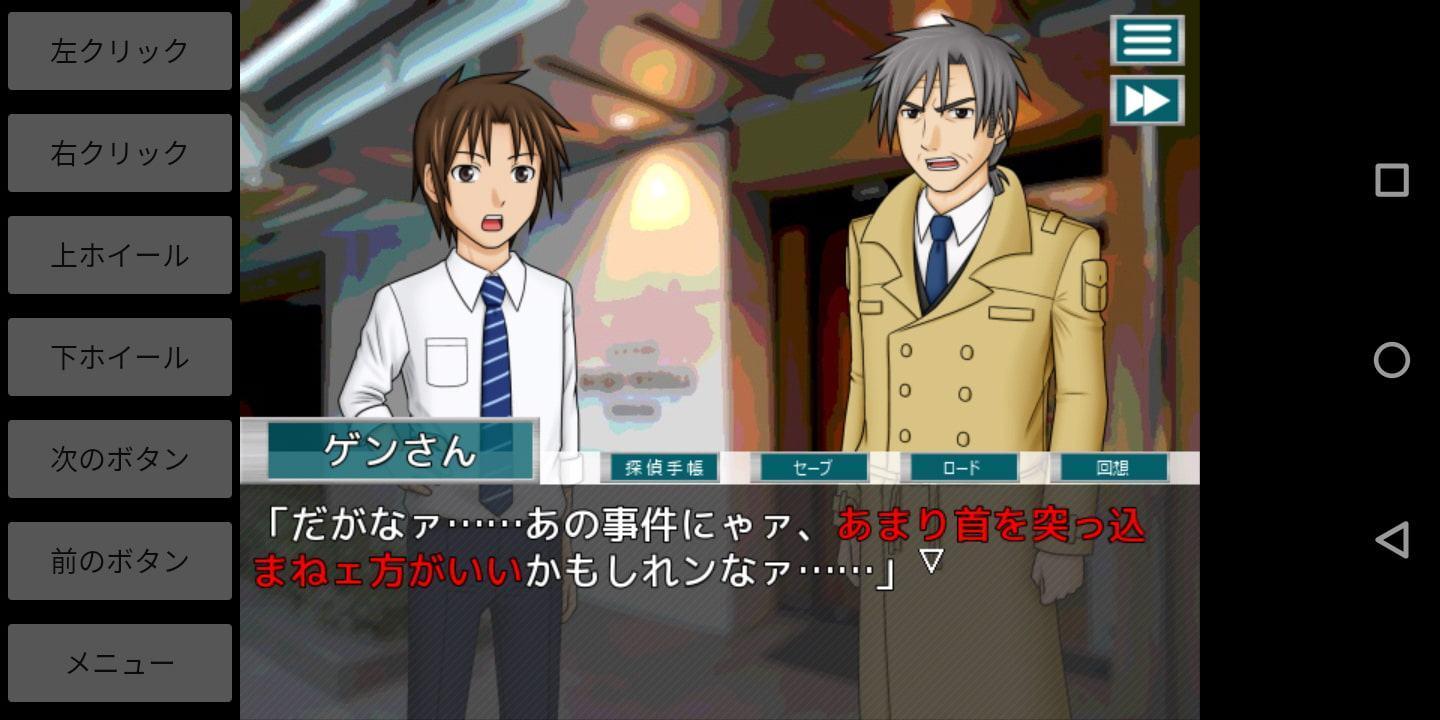Choose the 次のボタン button

click(x=120, y=459)
